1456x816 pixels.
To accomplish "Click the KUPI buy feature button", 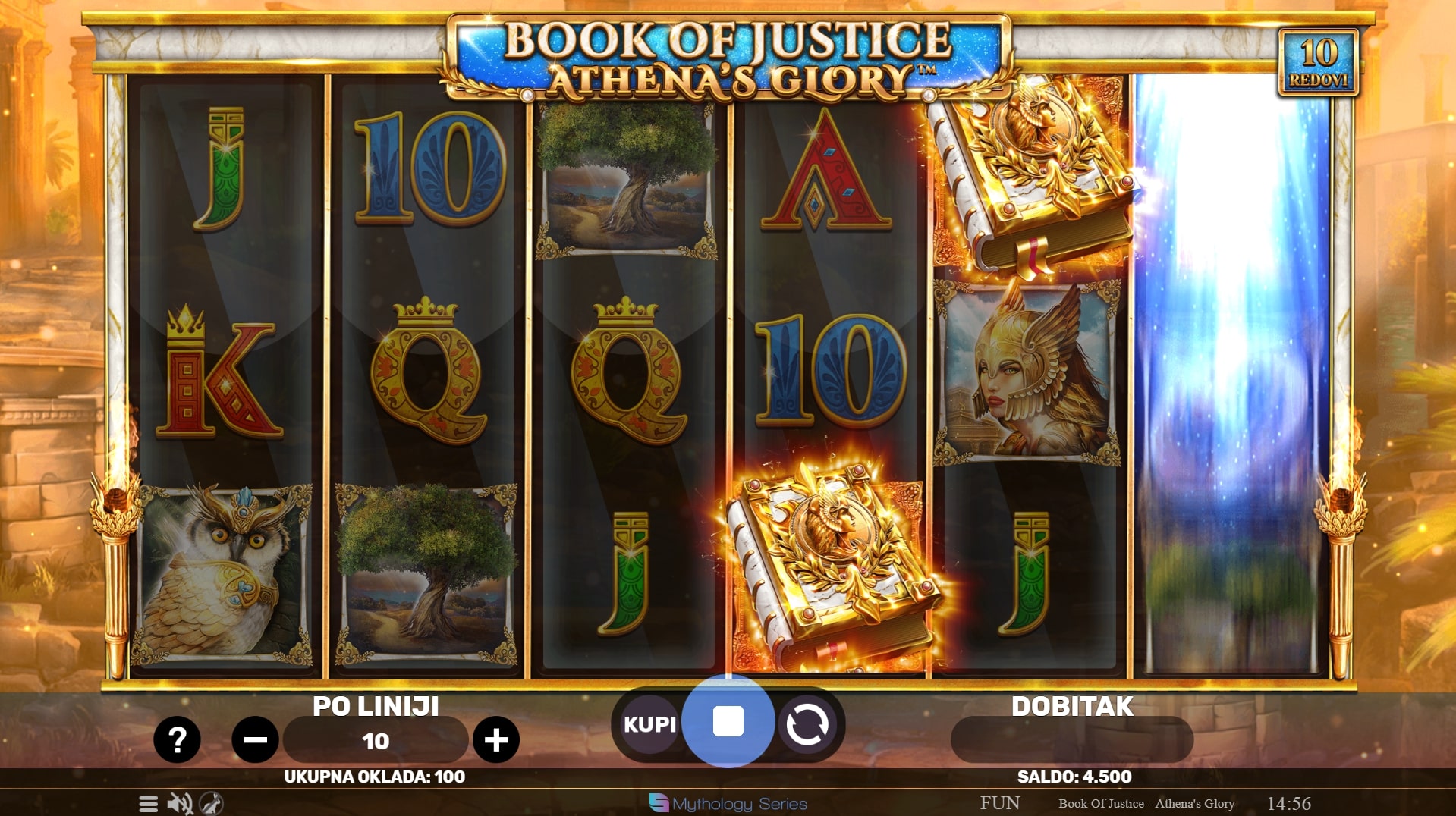I will 649,724.
